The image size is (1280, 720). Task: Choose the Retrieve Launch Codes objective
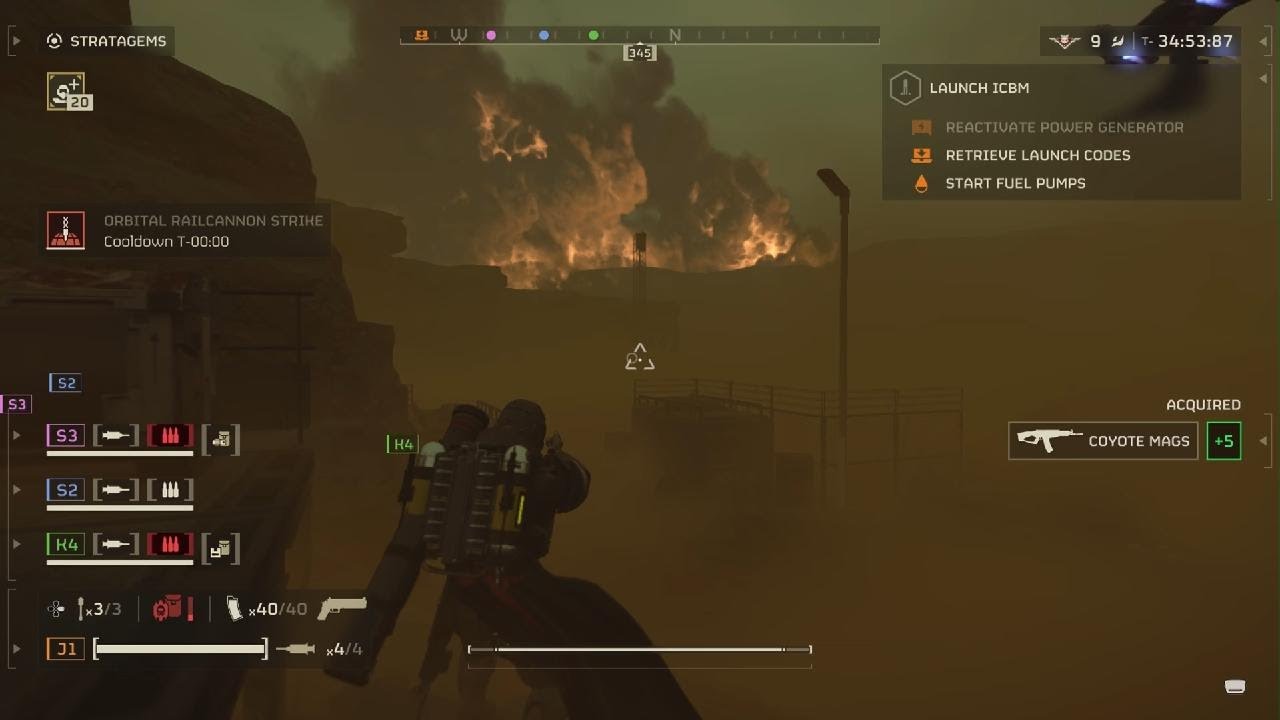pos(1037,155)
